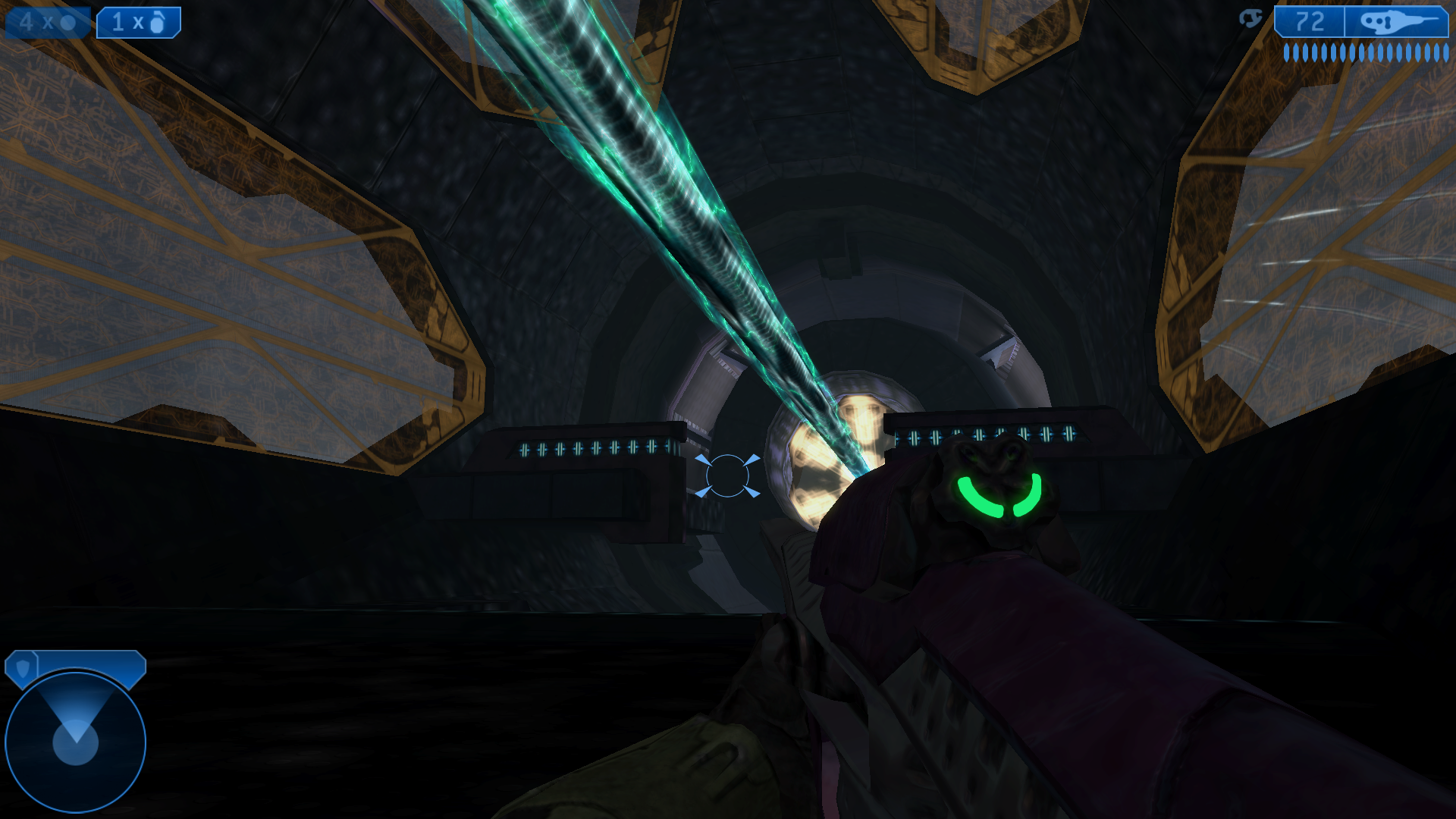Click the equipped weapon icon

[x=1396, y=22]
